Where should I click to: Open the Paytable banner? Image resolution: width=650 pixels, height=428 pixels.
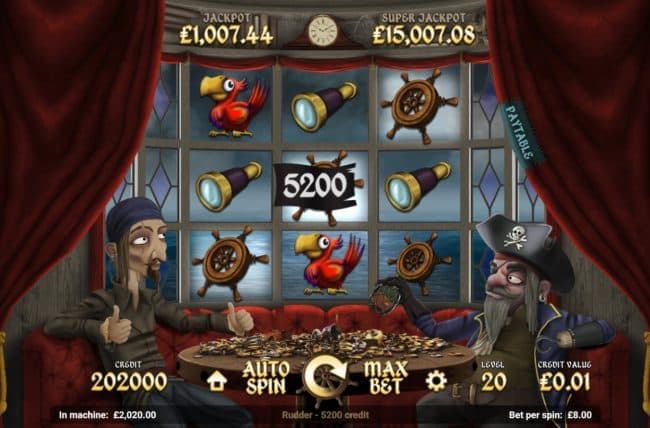[x=521, y=133]
